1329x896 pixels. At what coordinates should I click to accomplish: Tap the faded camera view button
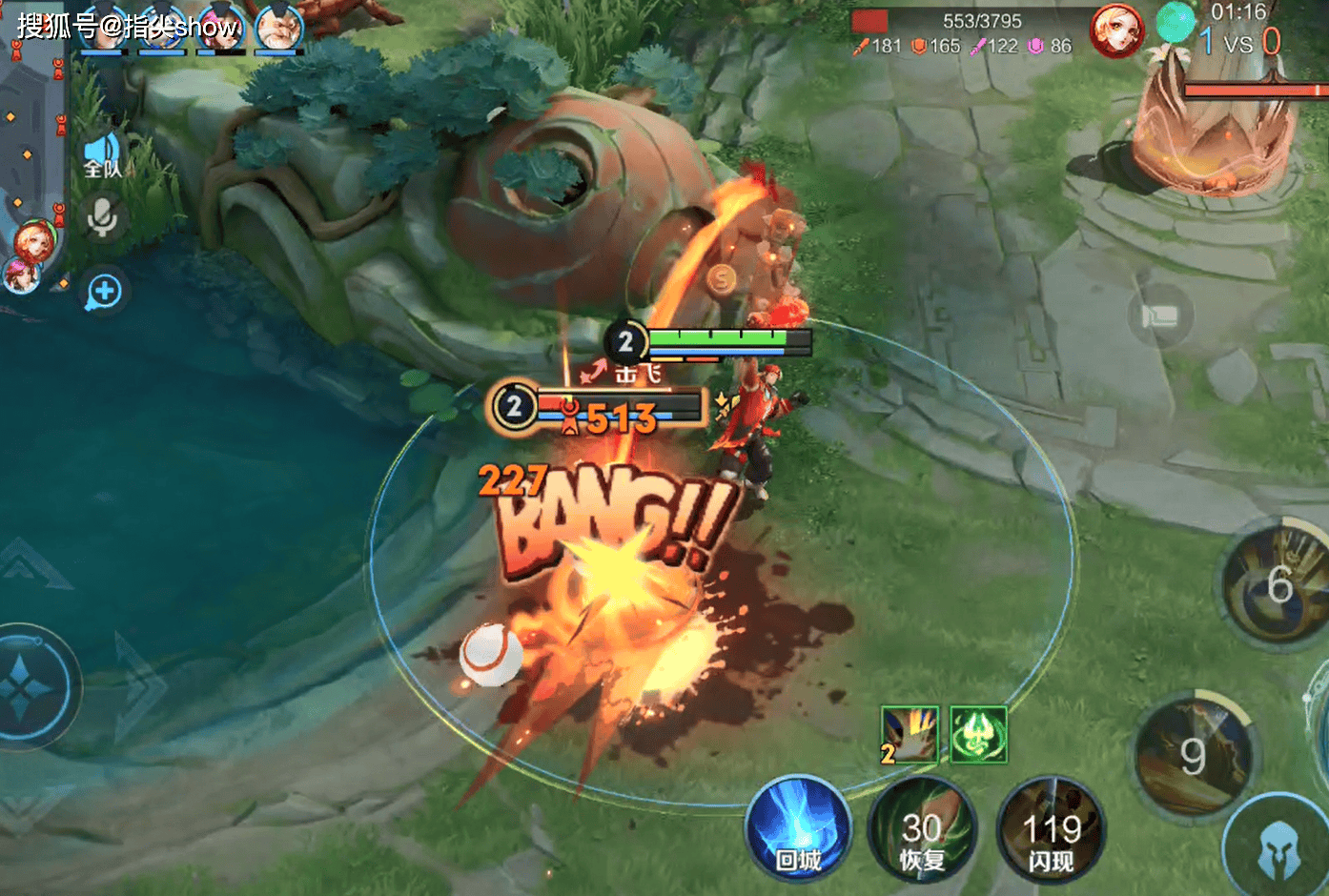(1160, 316)
